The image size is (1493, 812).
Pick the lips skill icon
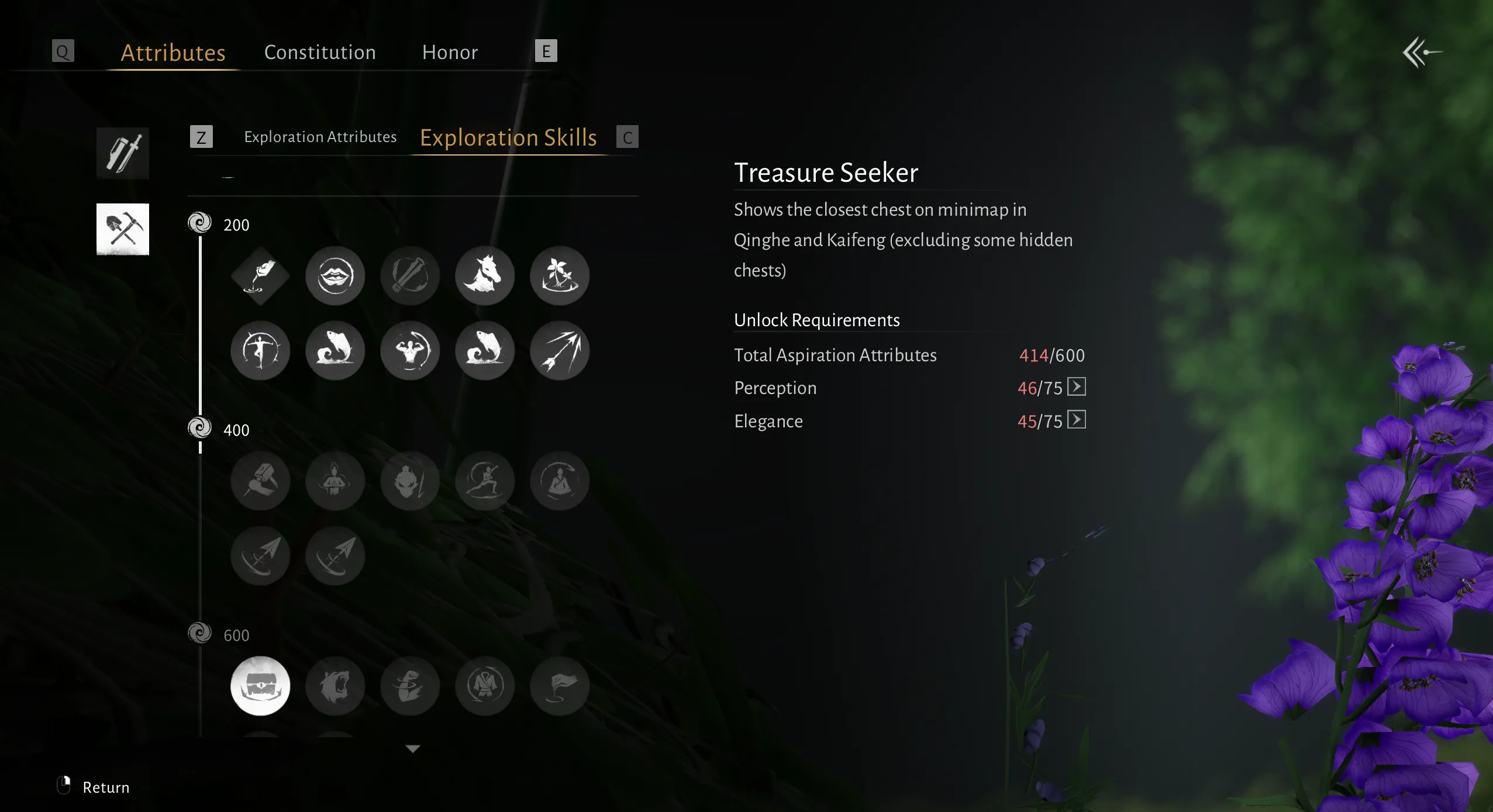(x=335, y=275)
